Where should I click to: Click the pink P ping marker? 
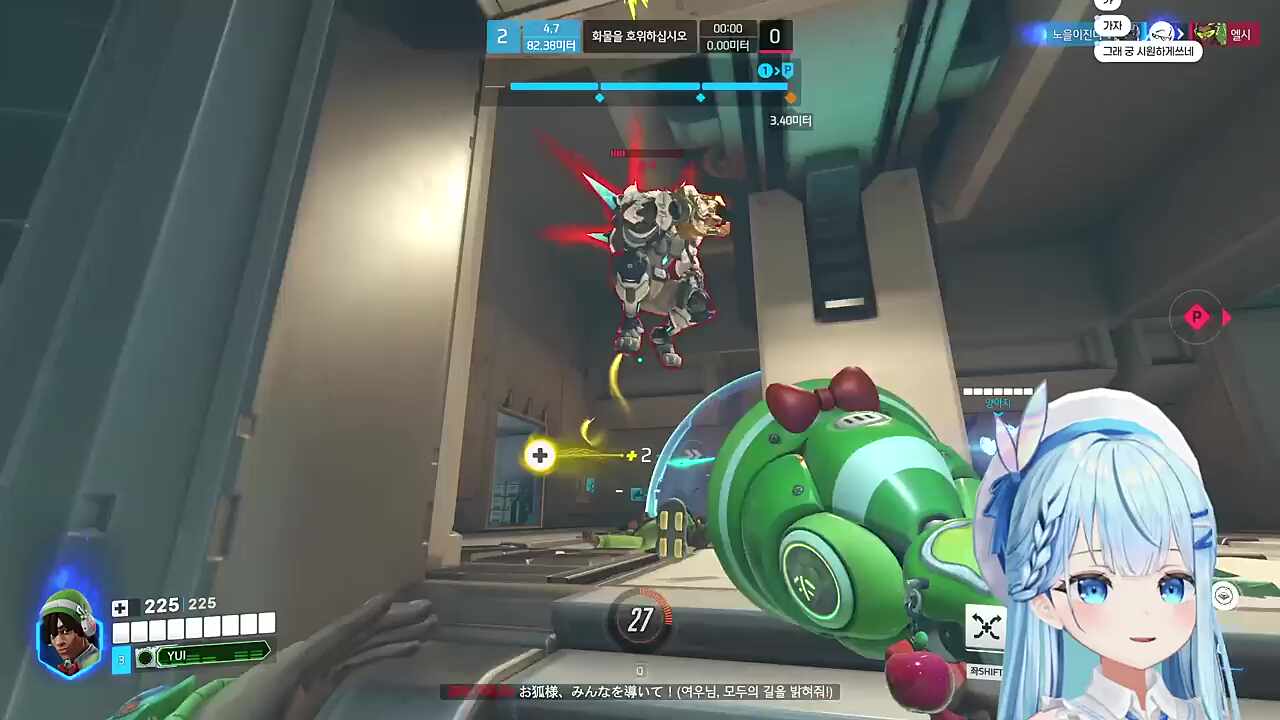coord(1197,317)
